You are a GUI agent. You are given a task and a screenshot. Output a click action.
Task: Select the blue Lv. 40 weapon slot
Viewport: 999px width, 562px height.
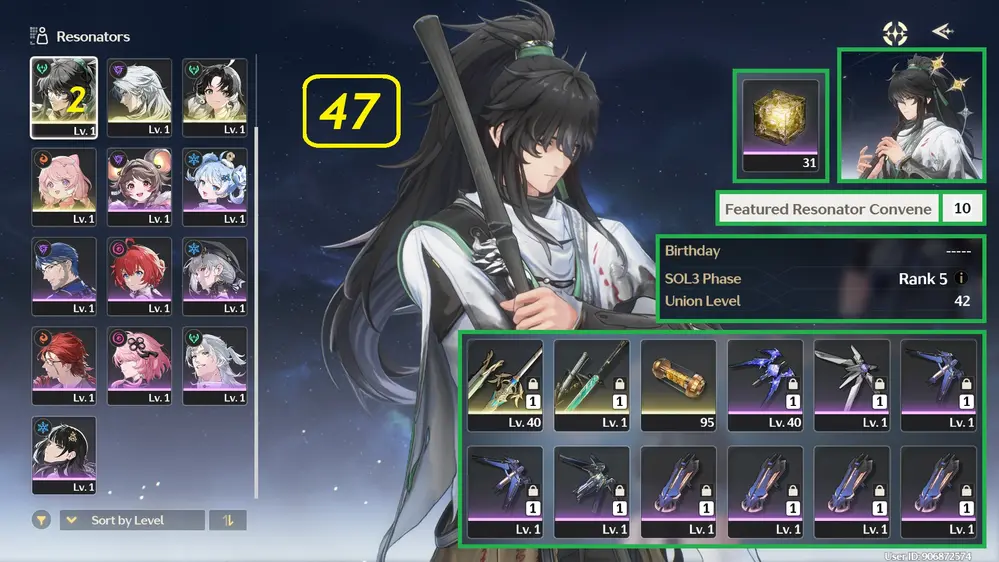765,385
